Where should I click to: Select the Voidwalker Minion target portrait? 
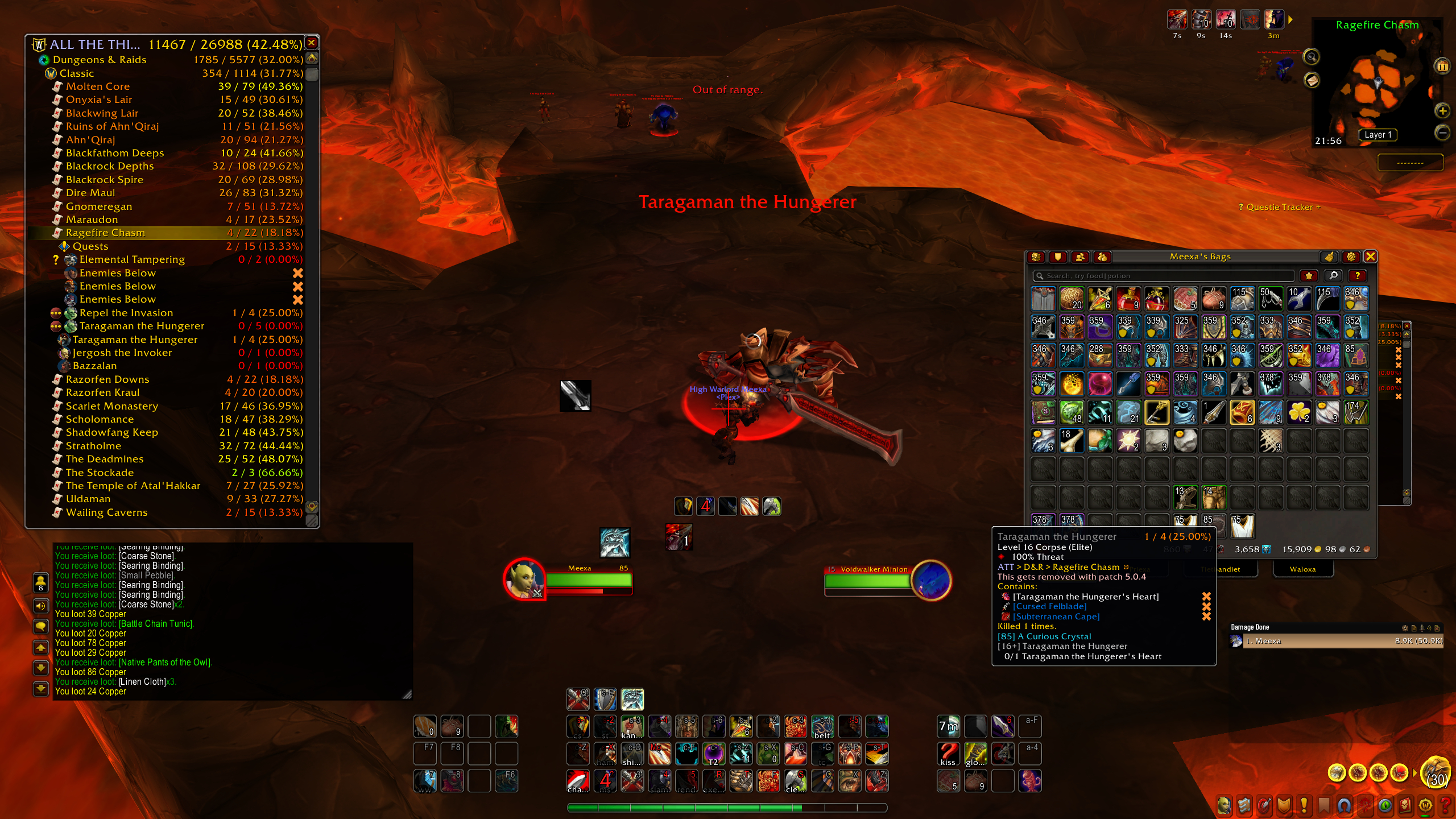click(931, 580)
